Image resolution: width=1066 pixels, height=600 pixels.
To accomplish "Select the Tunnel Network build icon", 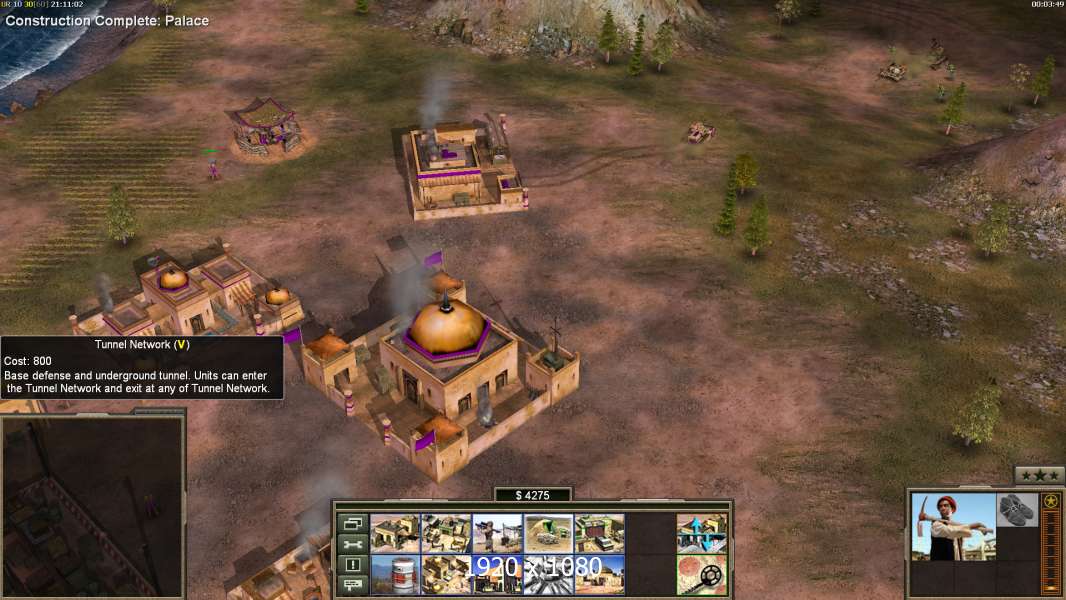I will (x=548, y=533).
